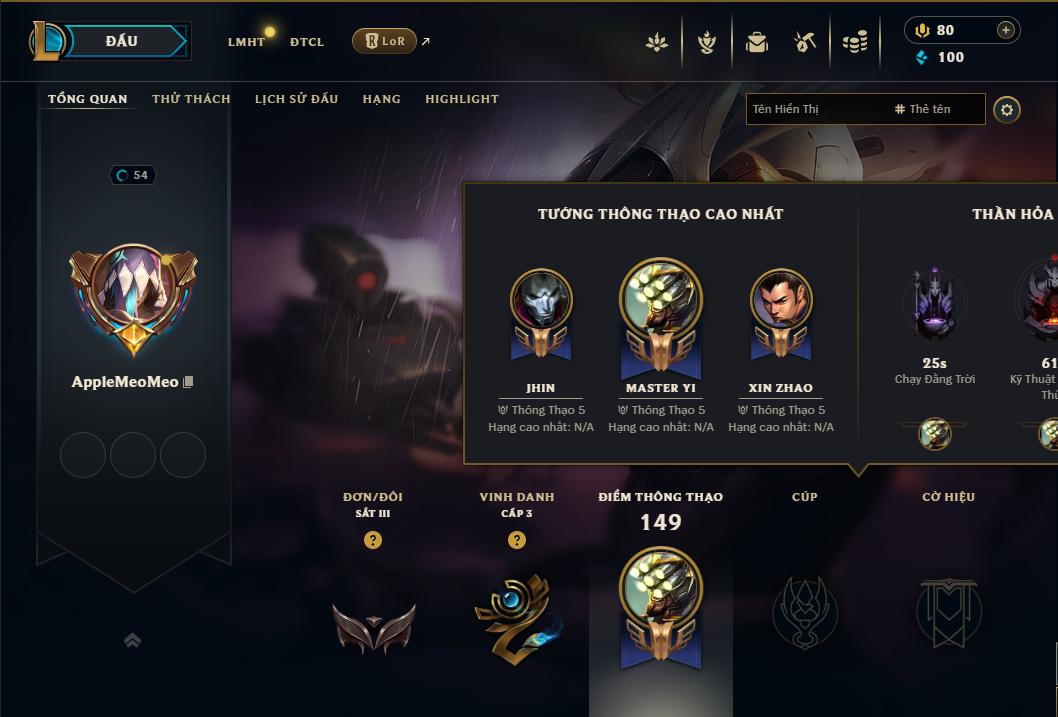Add more RP with the plus button
Screen dimensions: 1058x717
[x=1006, y=30]
